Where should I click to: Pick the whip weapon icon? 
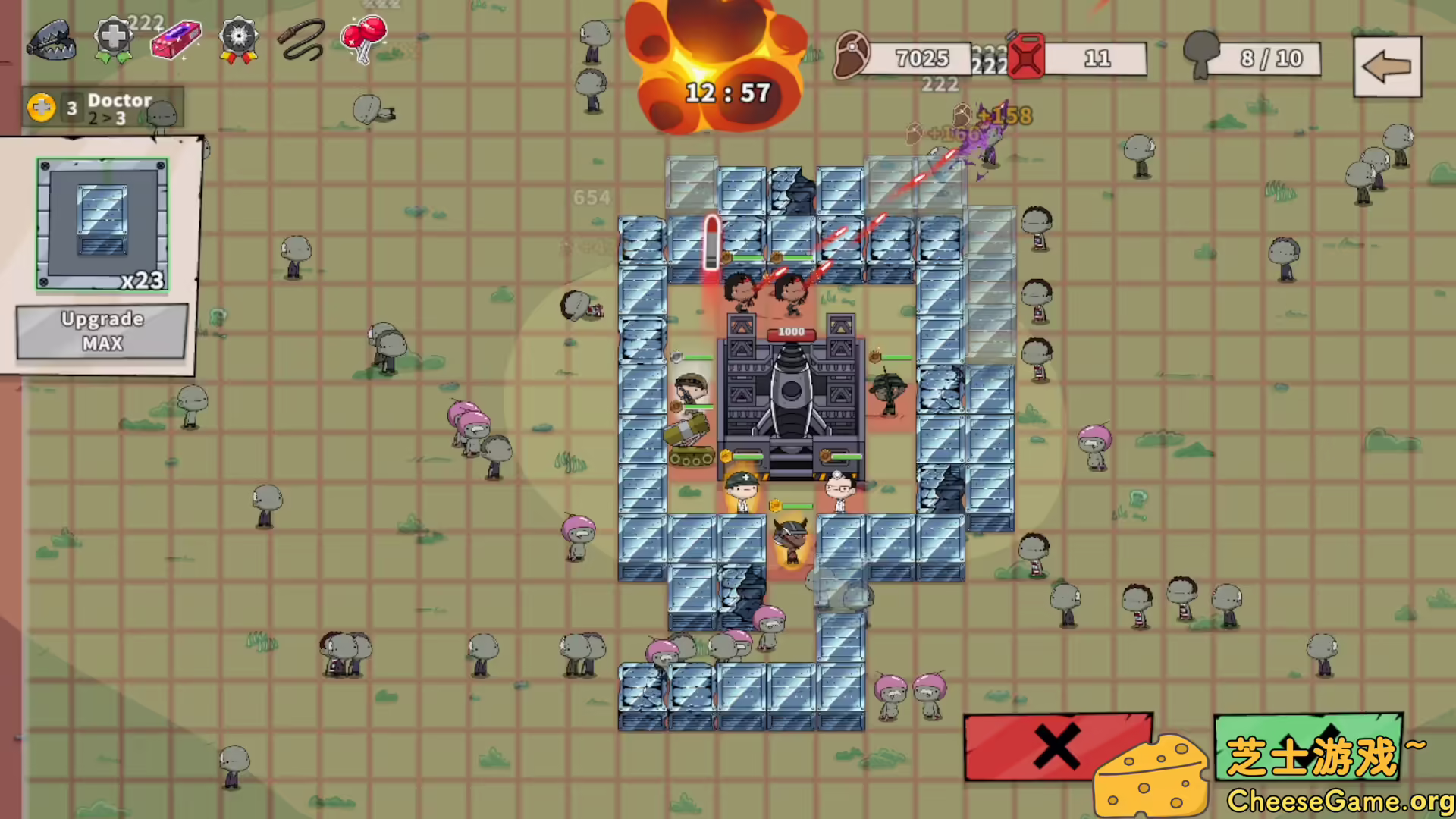[301, 38]
